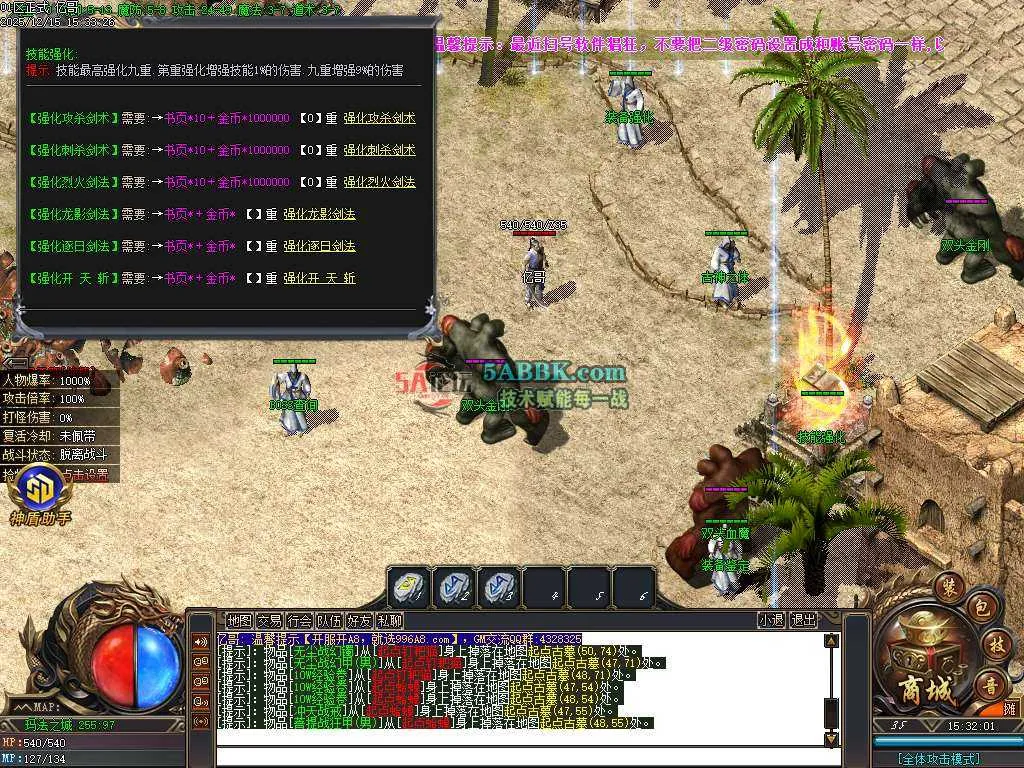This screenshot has height=768, width=1024.
Task: Select the 强化刺杀剑术 upgrade link
Action: (x=379, y=150)
